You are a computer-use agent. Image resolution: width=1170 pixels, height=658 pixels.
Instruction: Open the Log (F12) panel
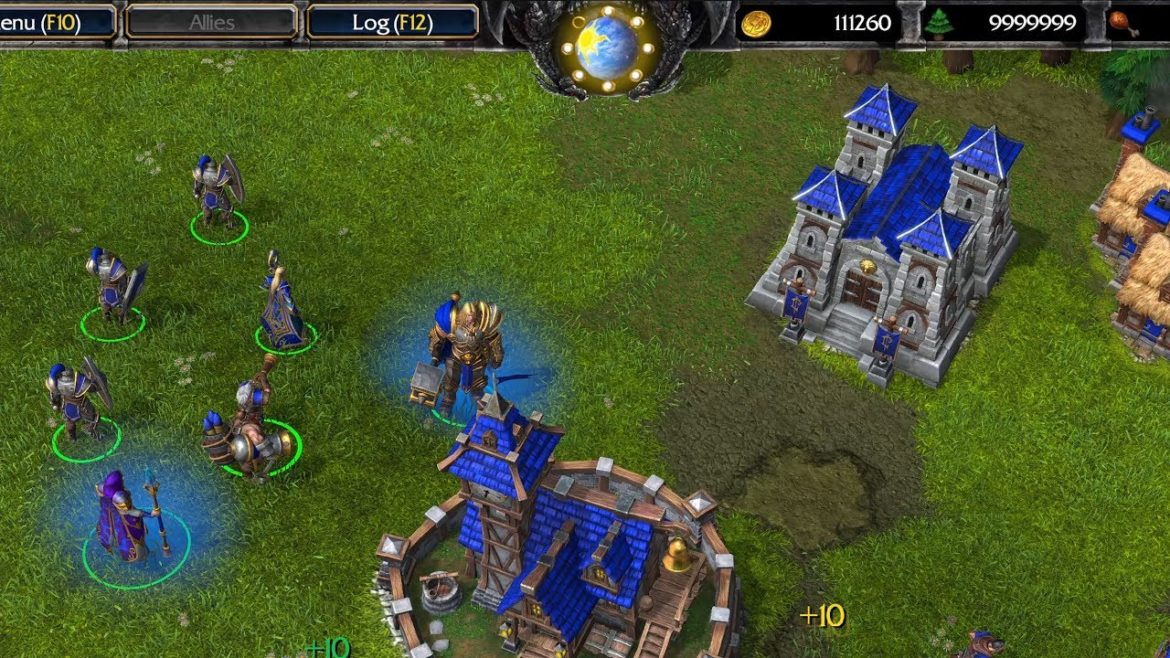point(391,22)
